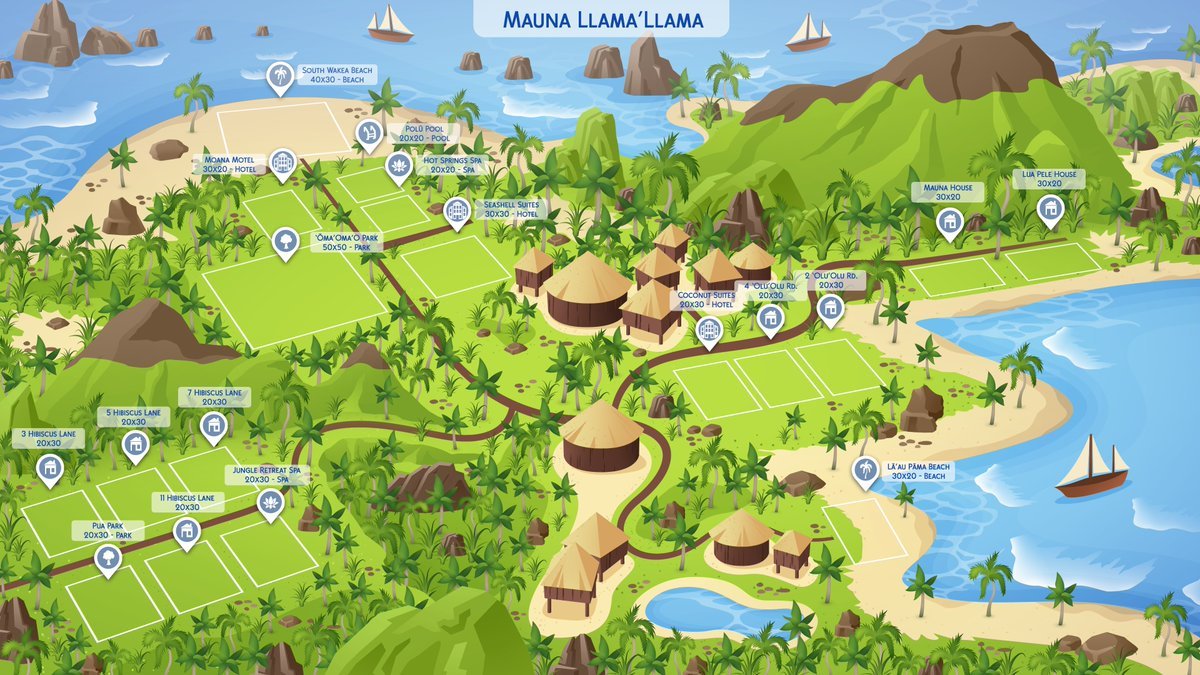
Task: Select the Seashell Suites hotel pin
Action: point(457,211)
